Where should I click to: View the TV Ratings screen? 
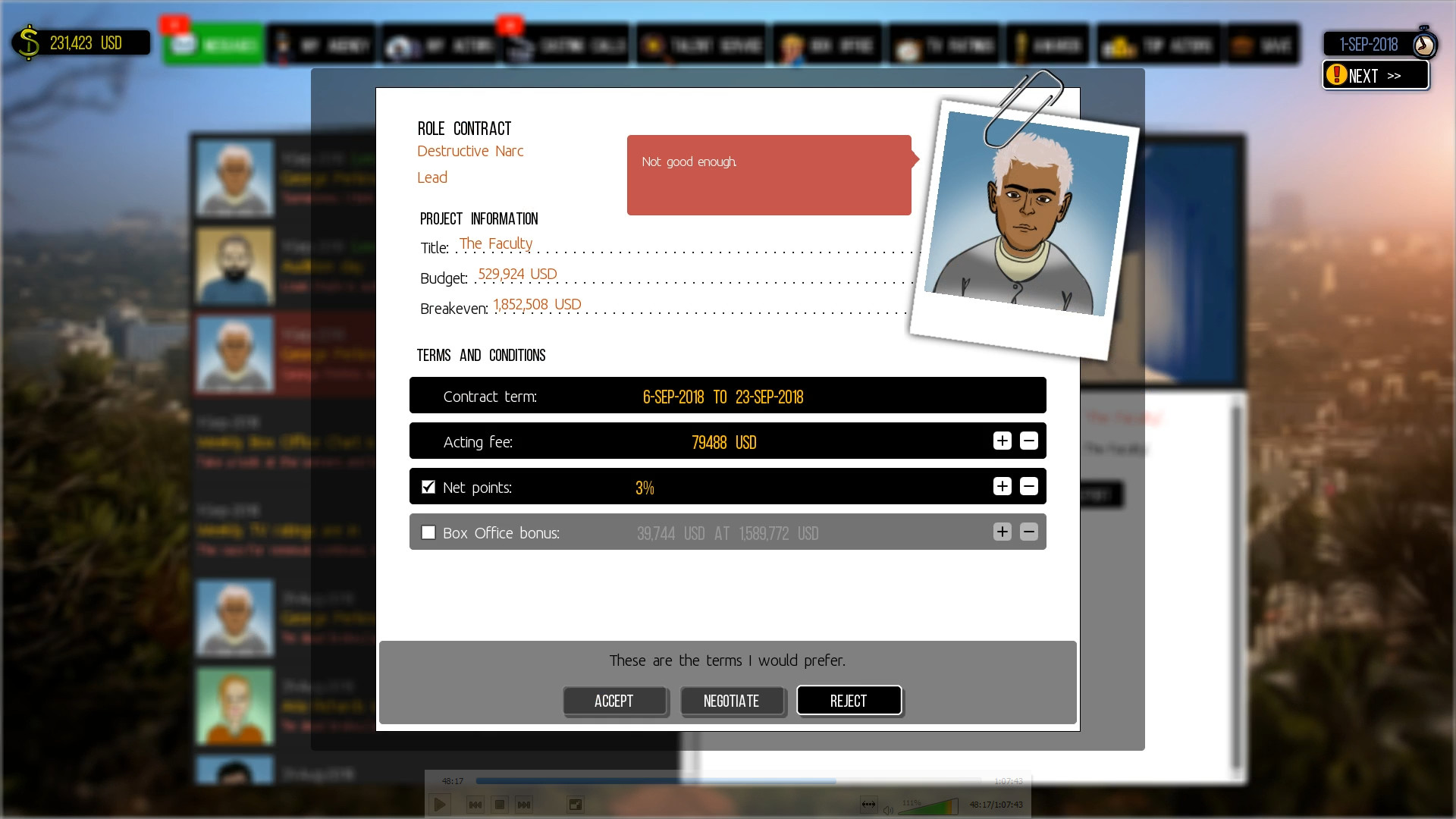pyautogui.click(x=944, y=43)
